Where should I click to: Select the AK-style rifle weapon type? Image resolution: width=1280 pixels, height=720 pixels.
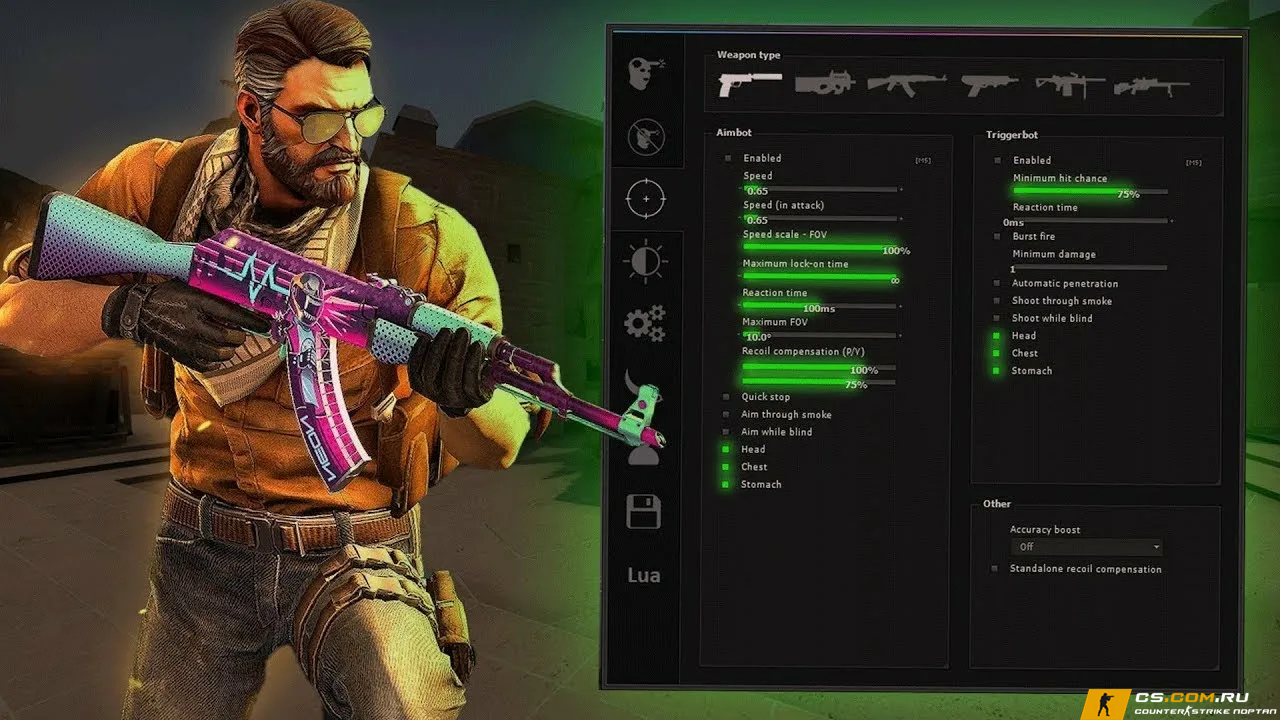click(x=906, y=84)
